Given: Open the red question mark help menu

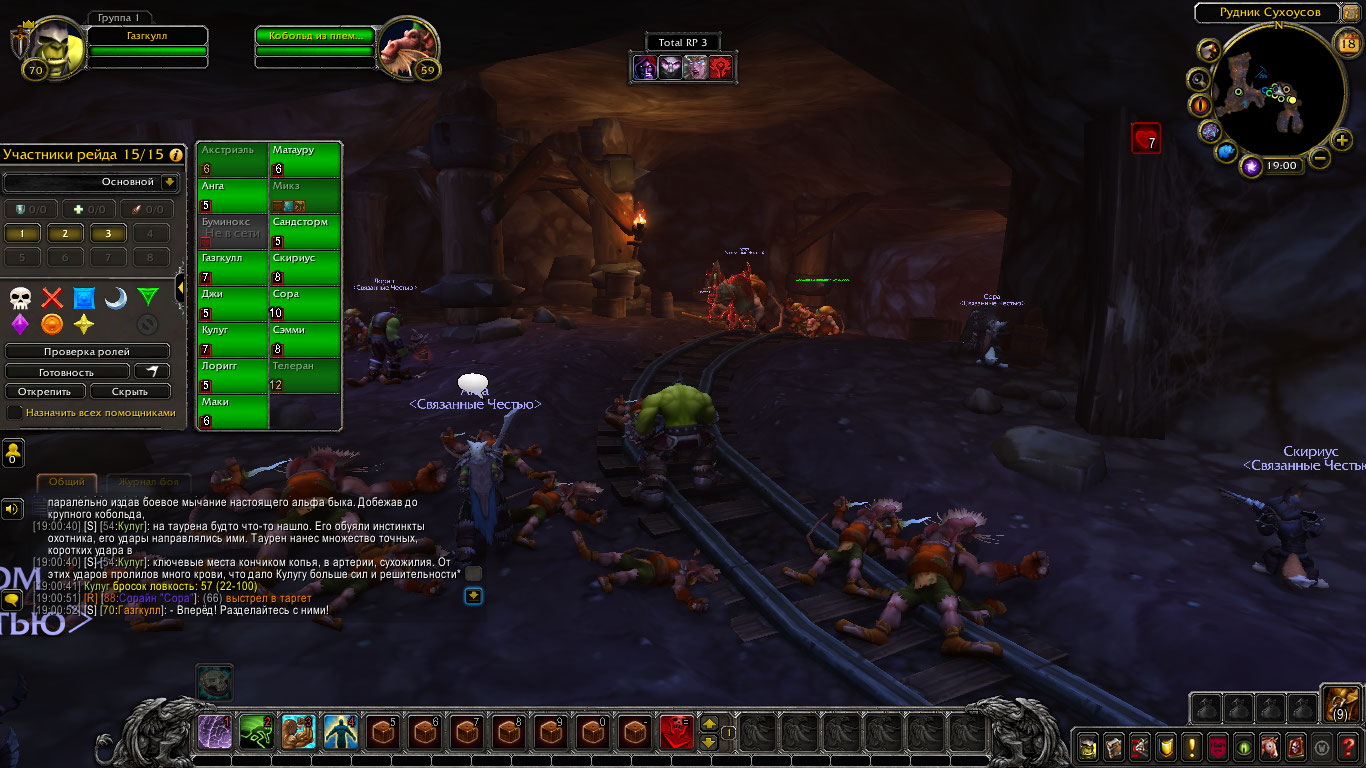Looking at the screenshot, I should click(x=1348, y=746).
